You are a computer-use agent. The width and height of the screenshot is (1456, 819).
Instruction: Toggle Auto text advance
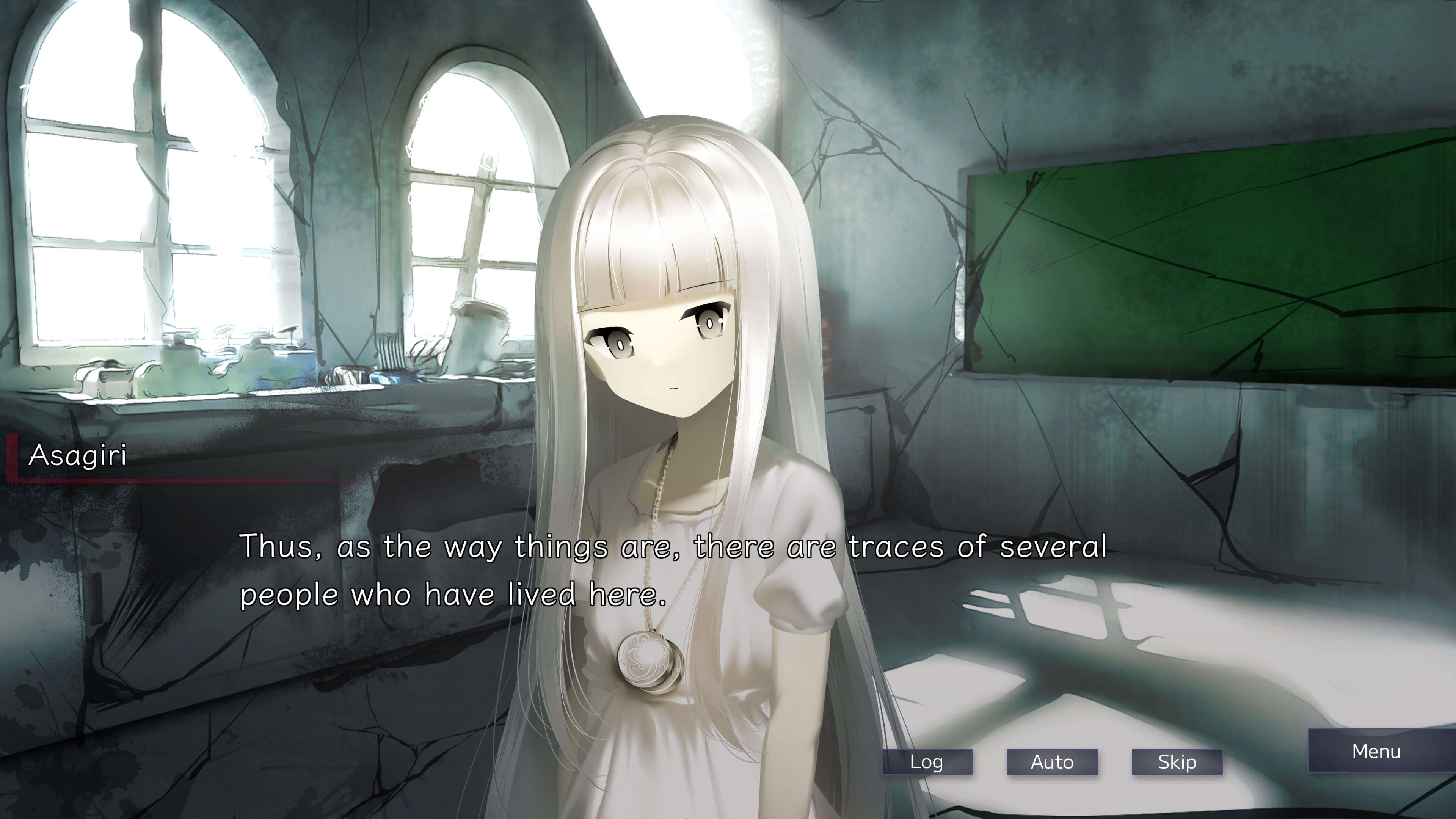[1052, 762]
